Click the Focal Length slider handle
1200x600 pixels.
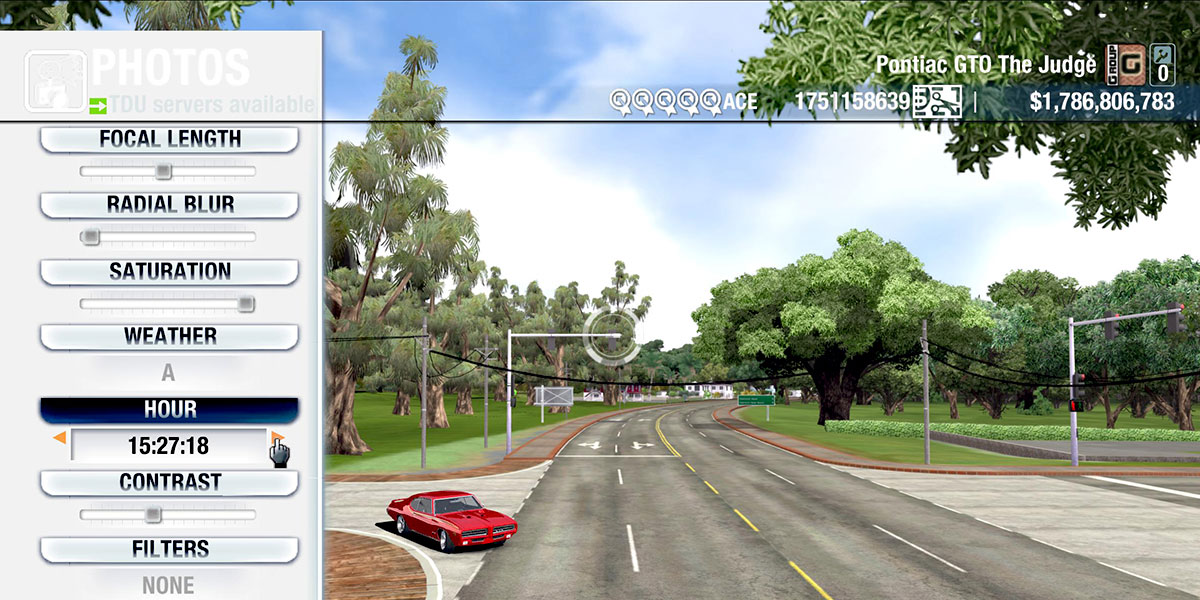pyautogui.click(x=163, y=171)
